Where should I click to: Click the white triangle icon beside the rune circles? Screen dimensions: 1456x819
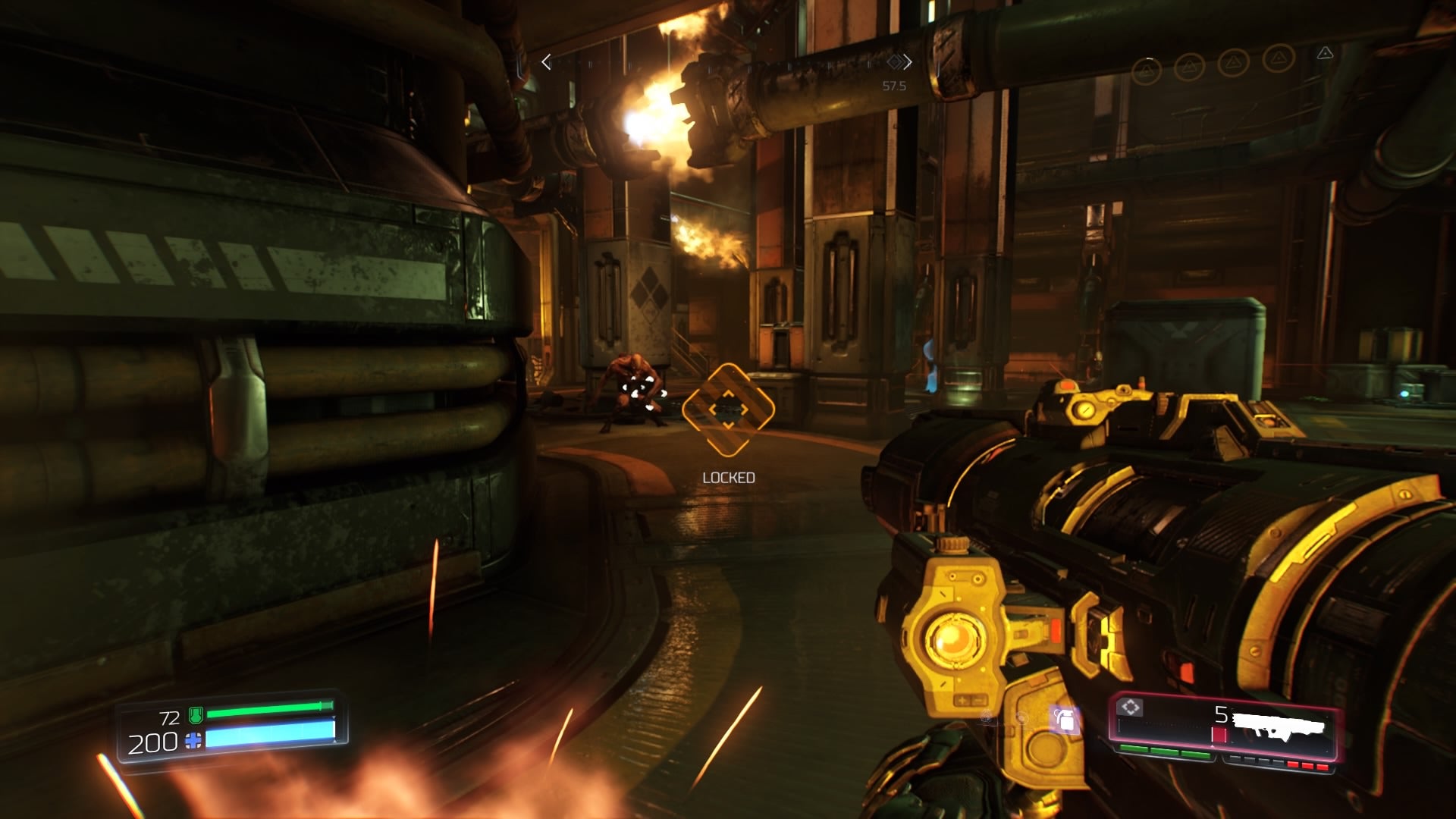1325,53
